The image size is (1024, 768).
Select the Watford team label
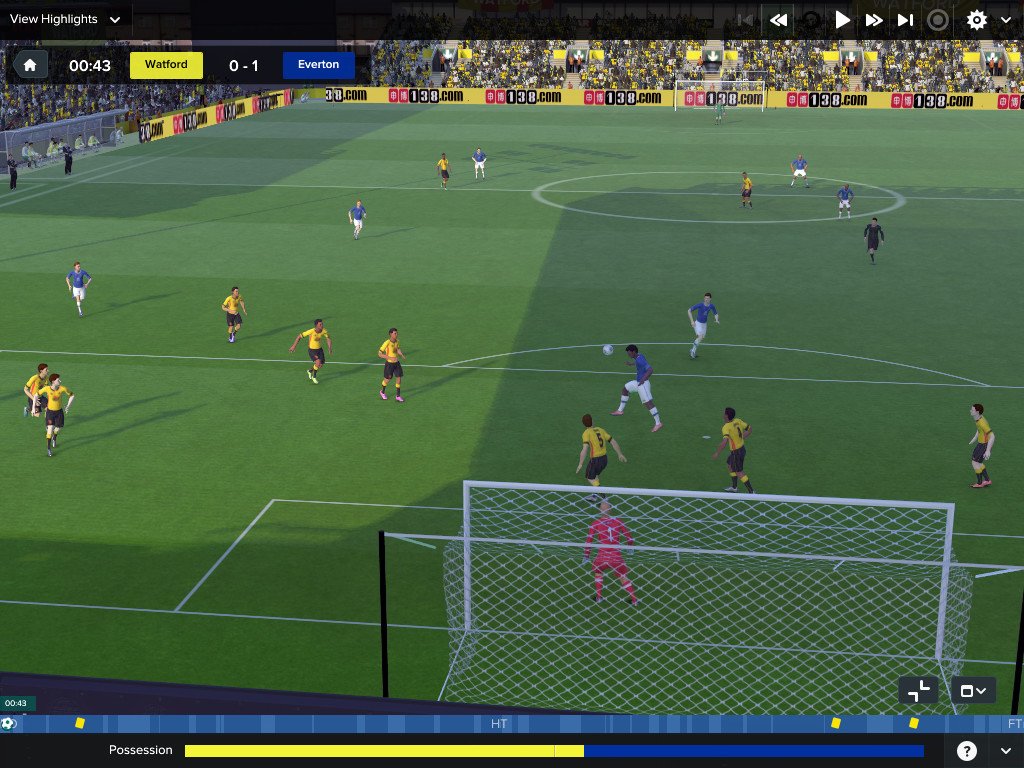(x=166, y=65)
